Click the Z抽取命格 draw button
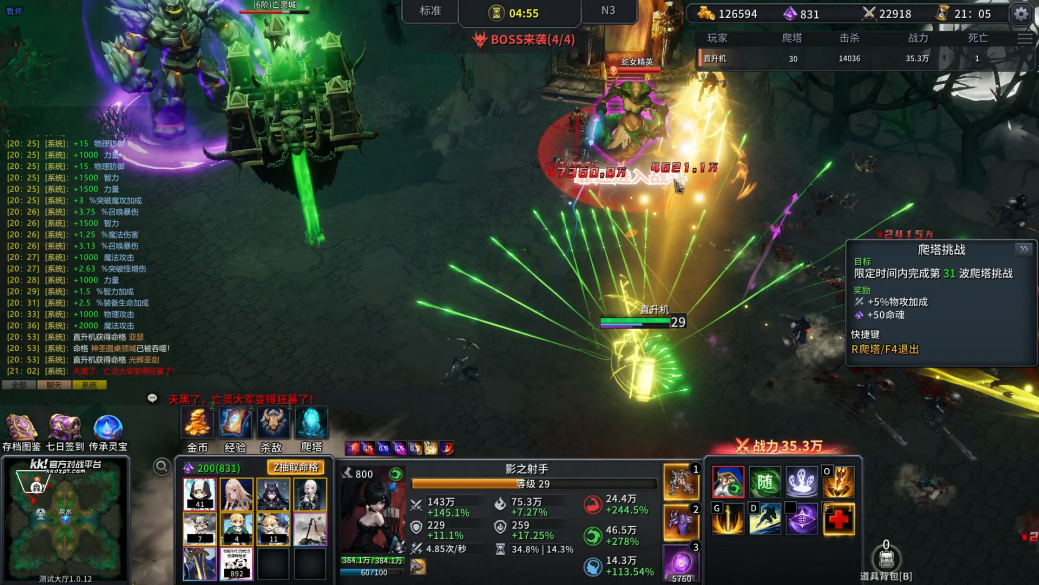1039x585 pixels. coord(295,467)
